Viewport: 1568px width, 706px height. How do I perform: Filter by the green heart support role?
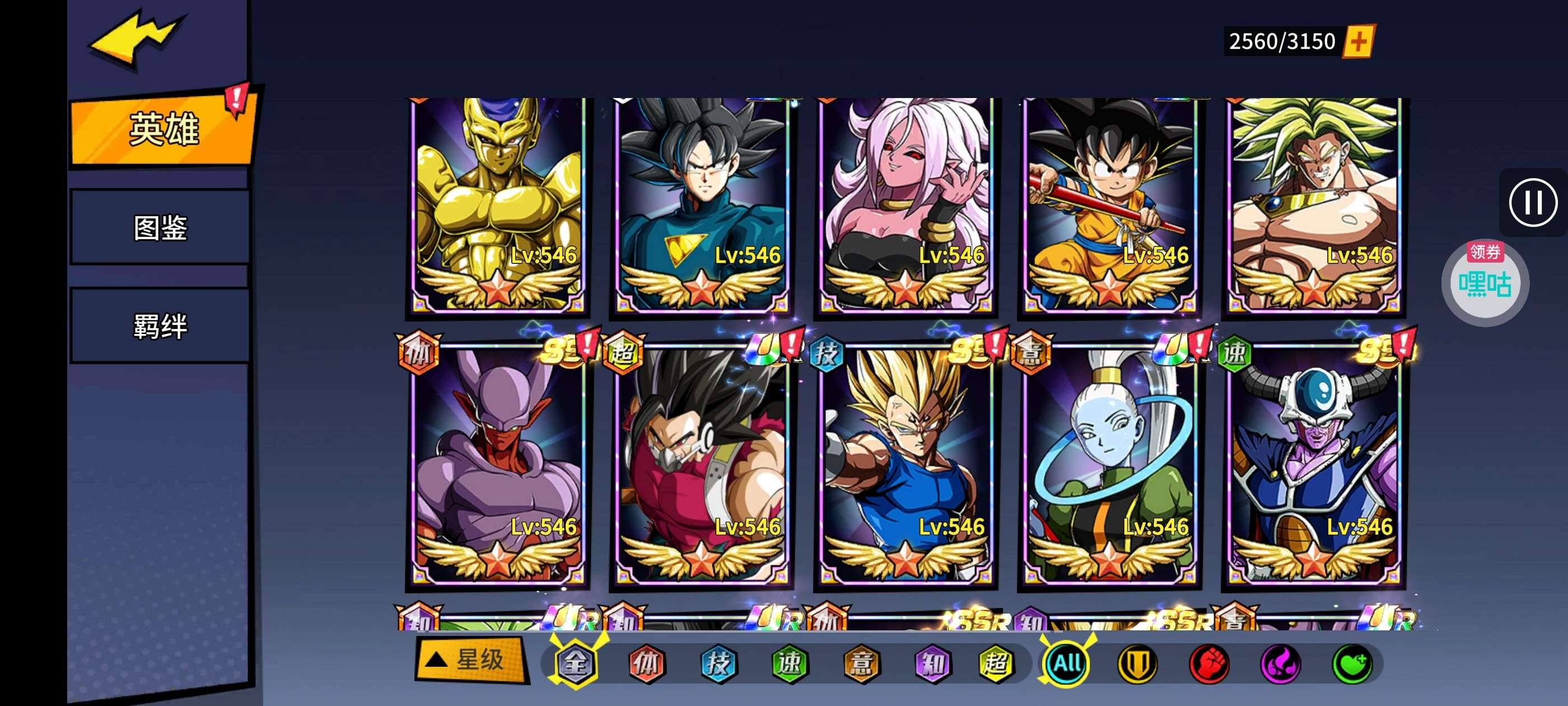(1352, 663)
